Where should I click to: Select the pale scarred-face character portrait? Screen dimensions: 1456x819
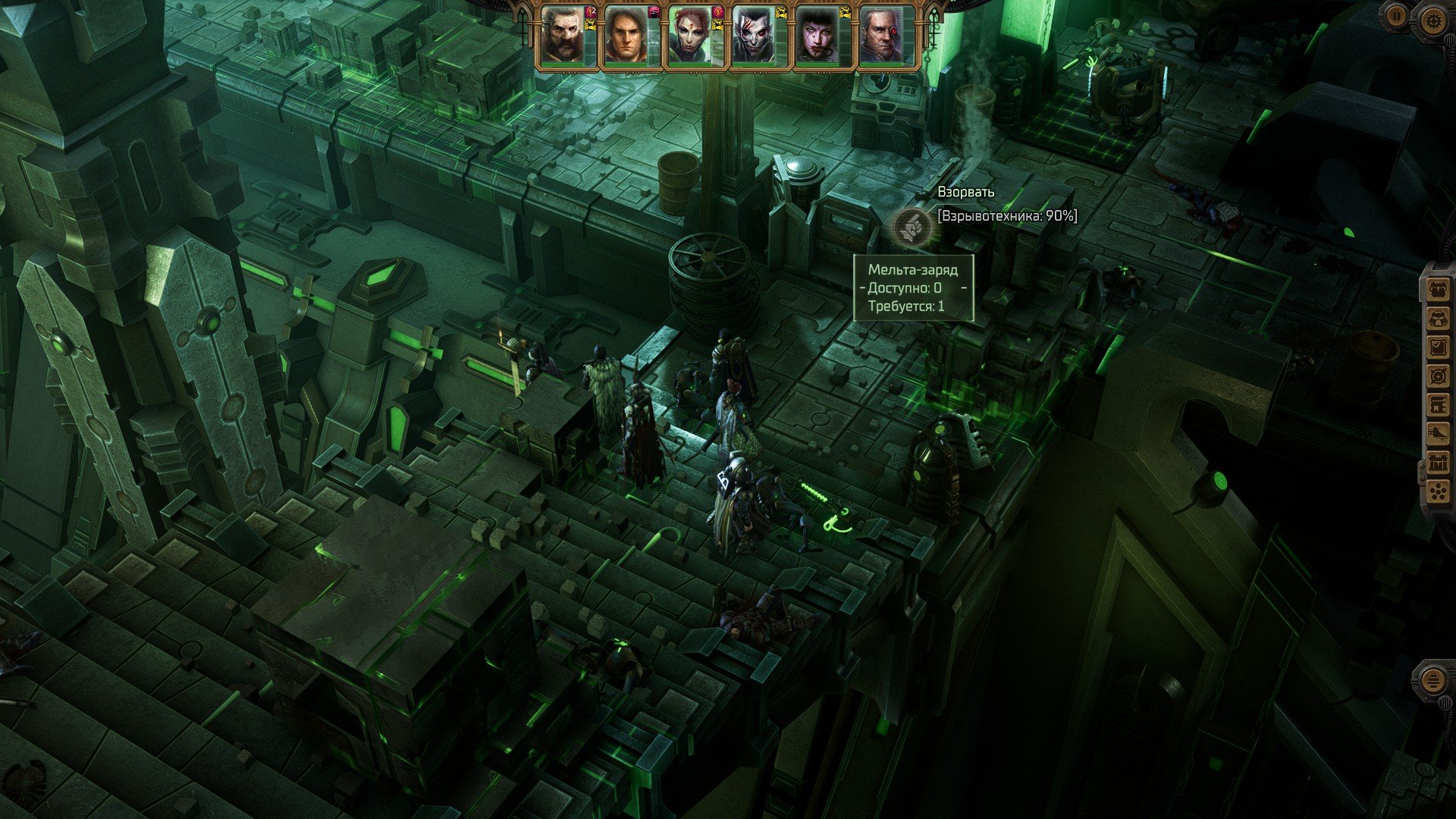click(x=755, y=36)
